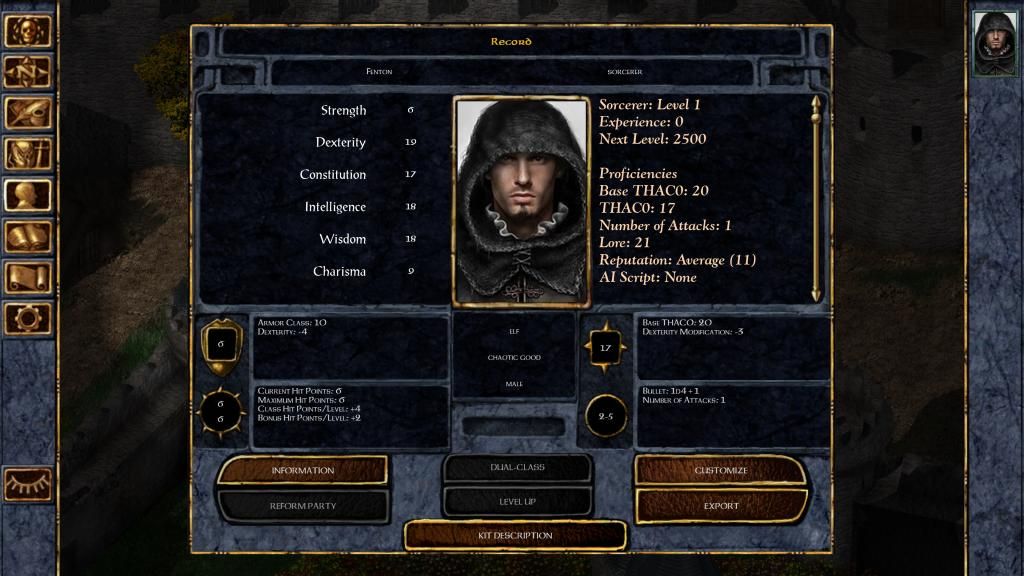Screen dimensions: 1024x576
Task: Click the scrollbar down arrow in the stats panel
Action: click(816, 294)
